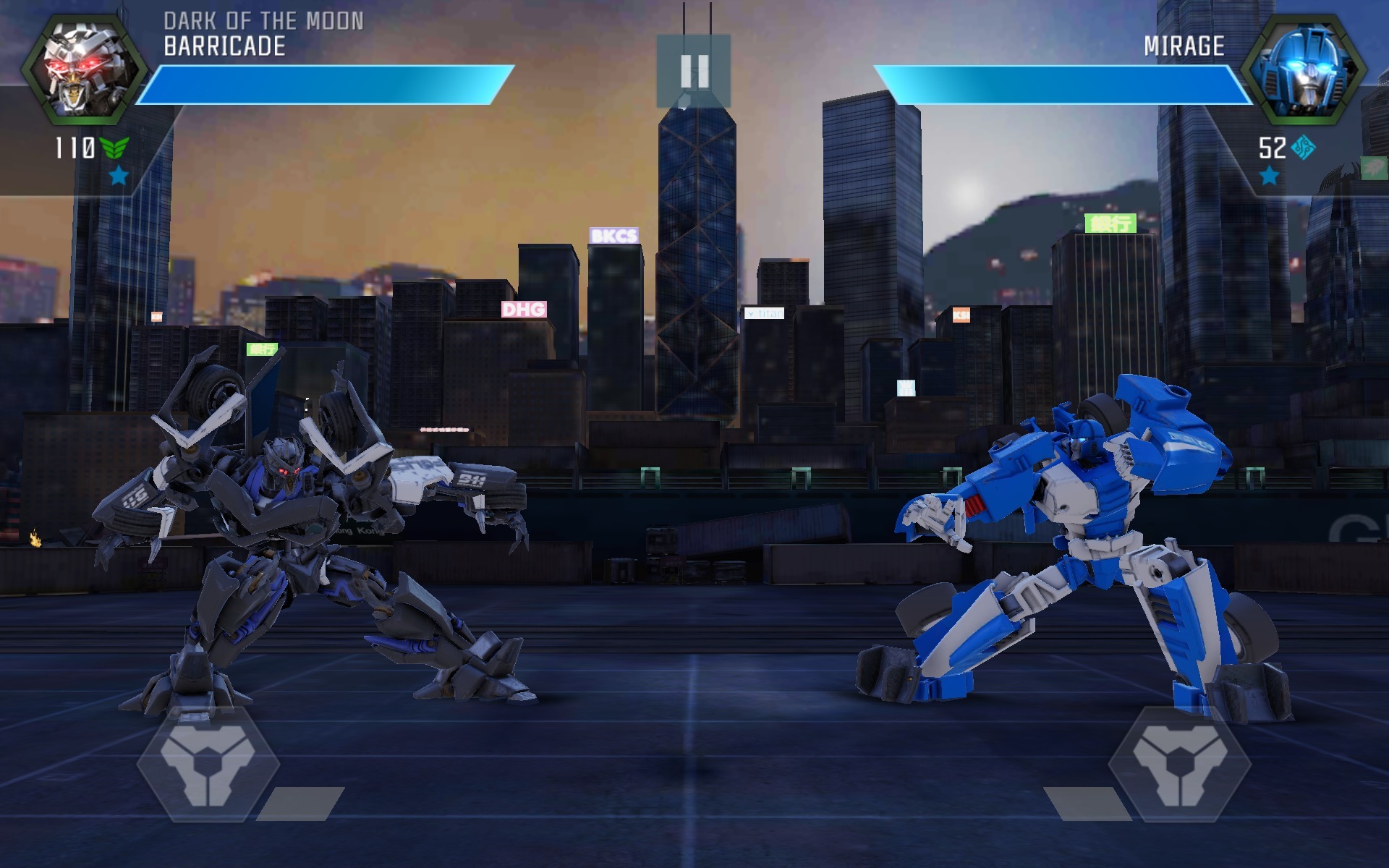The width and height of the screenshot is (1389, 868).
Task: Click Barricade's level number 110
Action: click(74, 148)
